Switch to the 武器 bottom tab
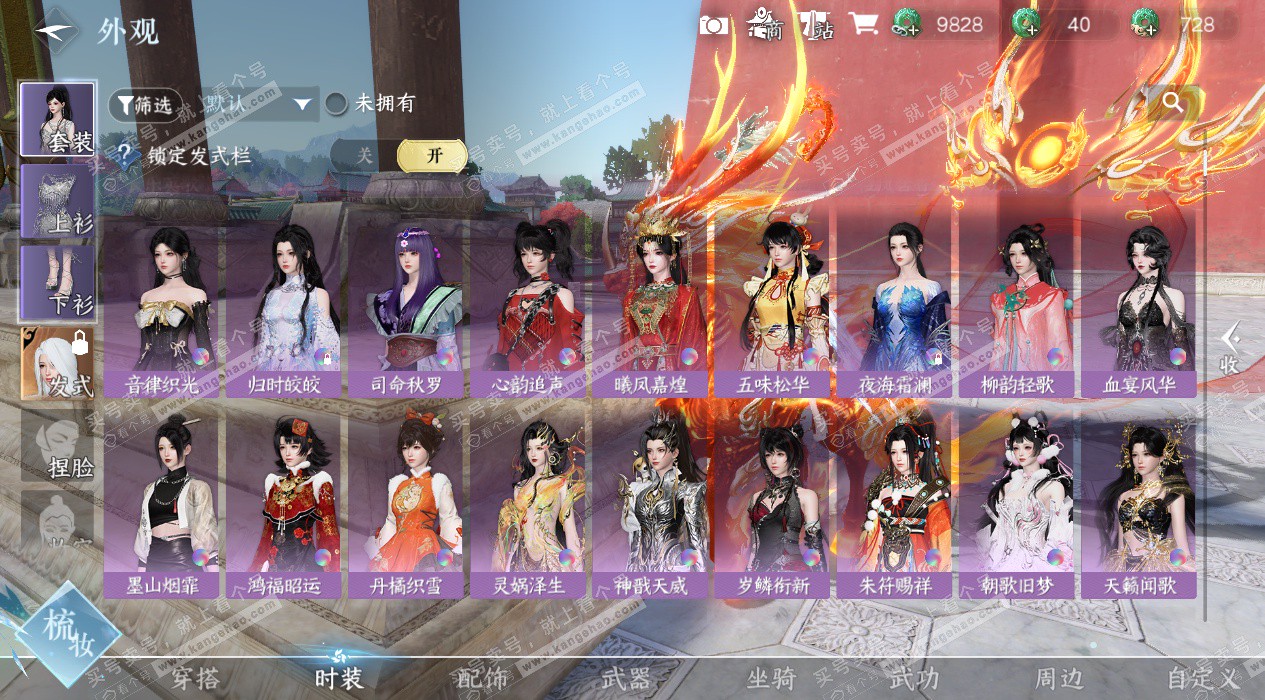This screenshot has width=1265, height=700. (x=626, y=679)
